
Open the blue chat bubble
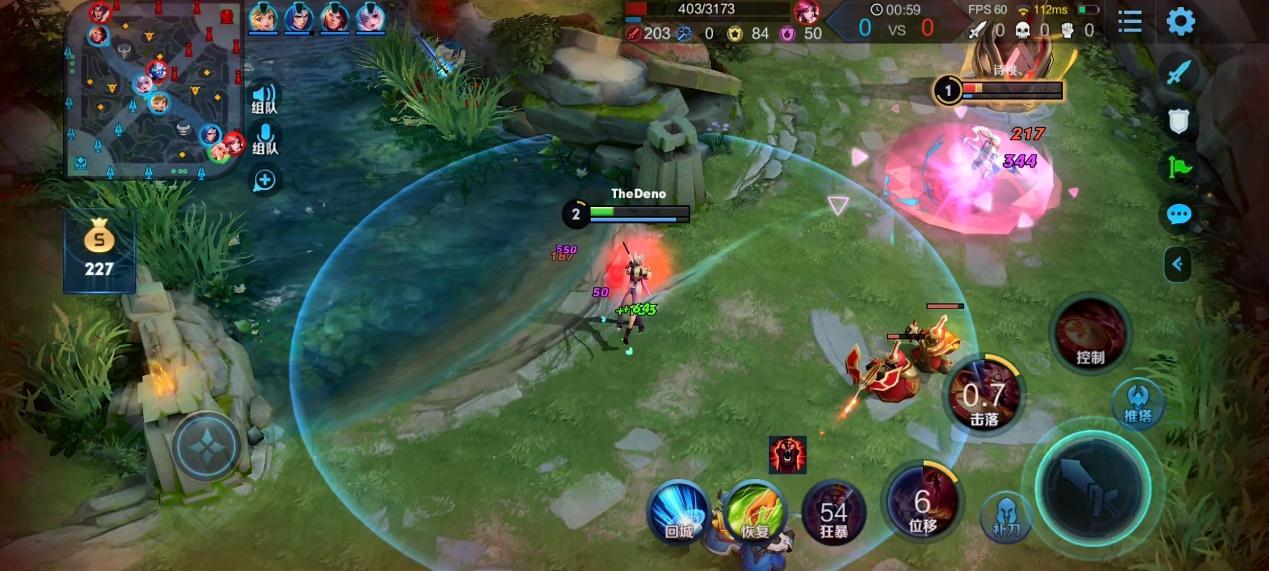1180,214
